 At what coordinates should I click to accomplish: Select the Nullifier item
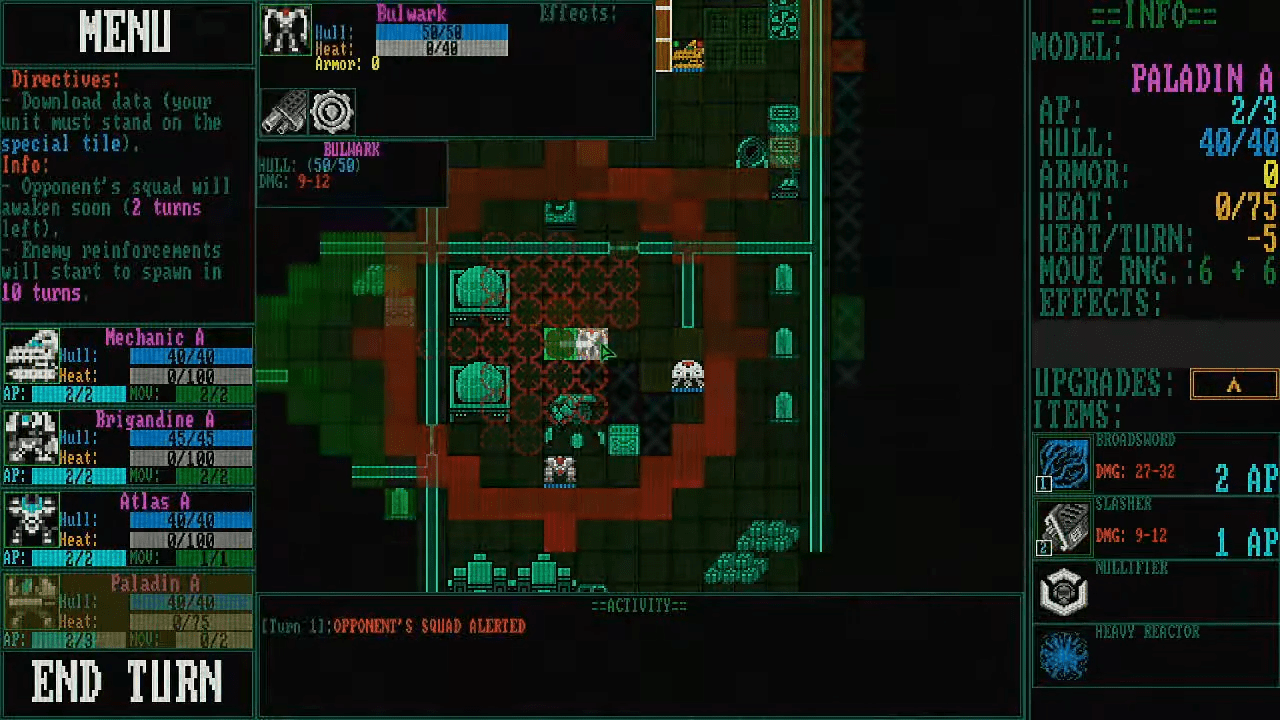(1155, 592)
